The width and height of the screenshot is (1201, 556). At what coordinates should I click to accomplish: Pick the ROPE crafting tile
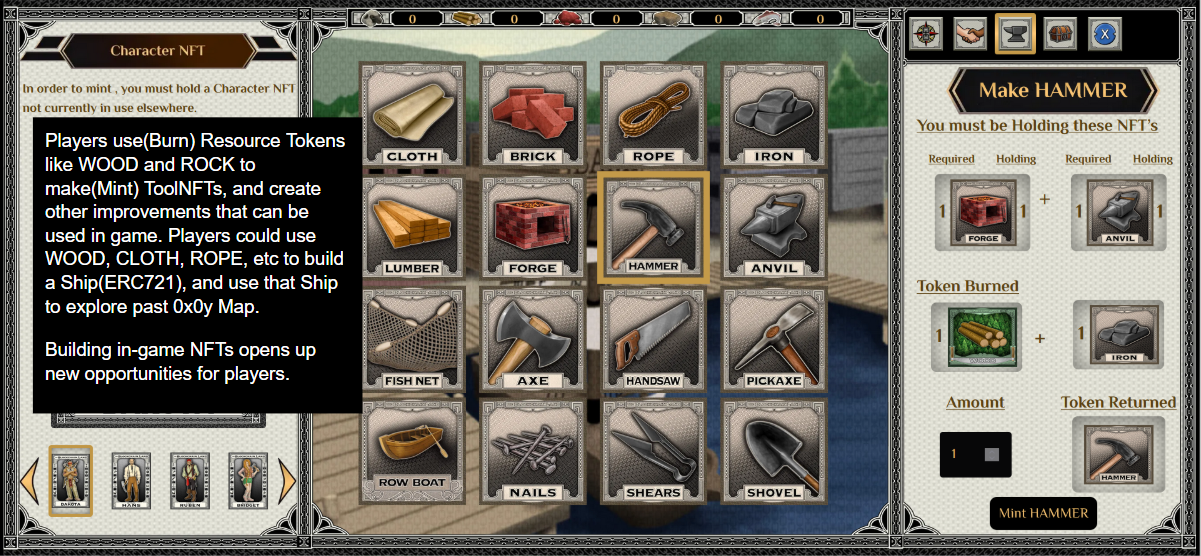click(653, 114)
